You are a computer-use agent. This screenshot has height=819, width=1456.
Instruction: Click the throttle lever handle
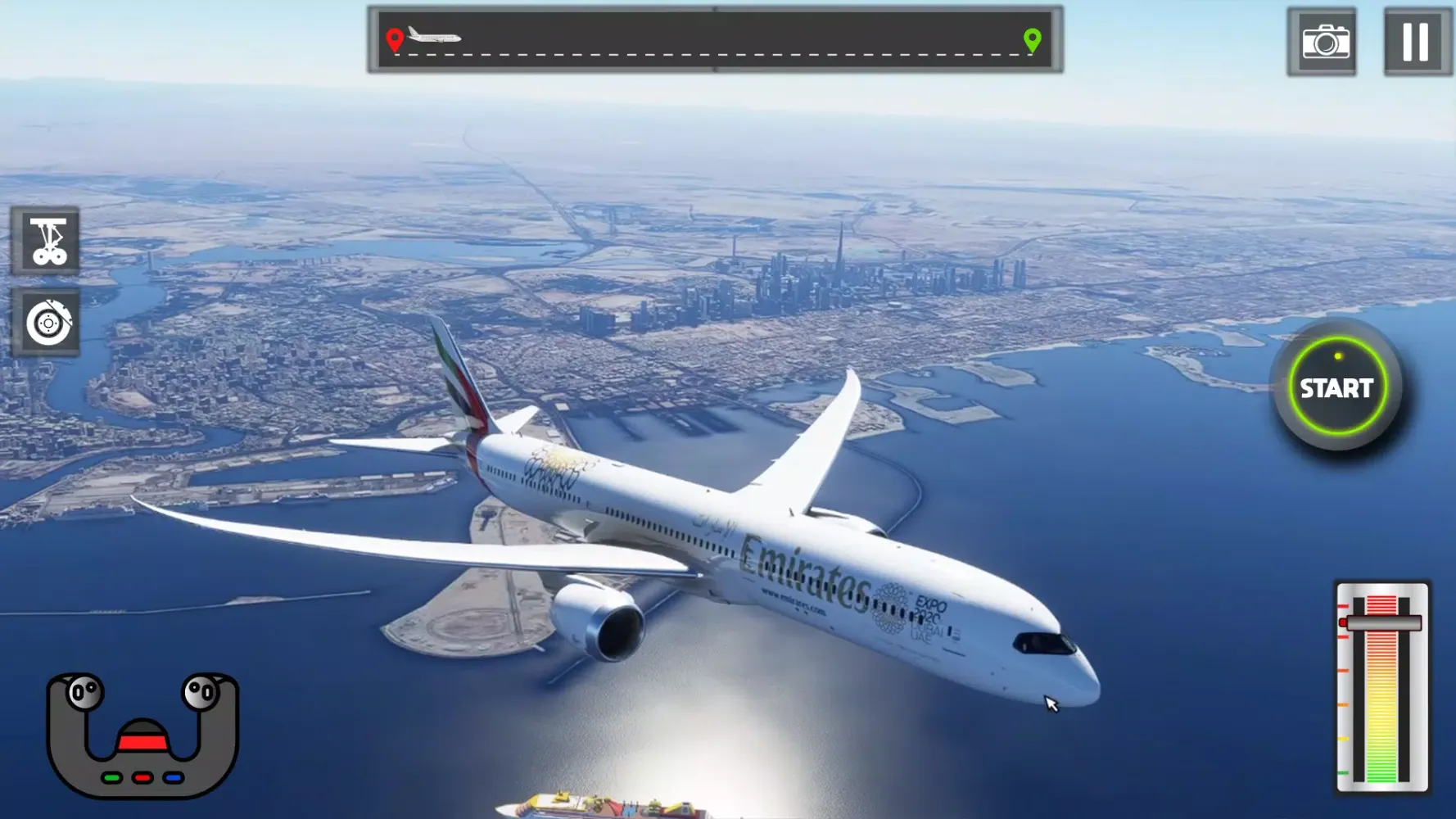pyautogui.click(x=1381, y=623)
